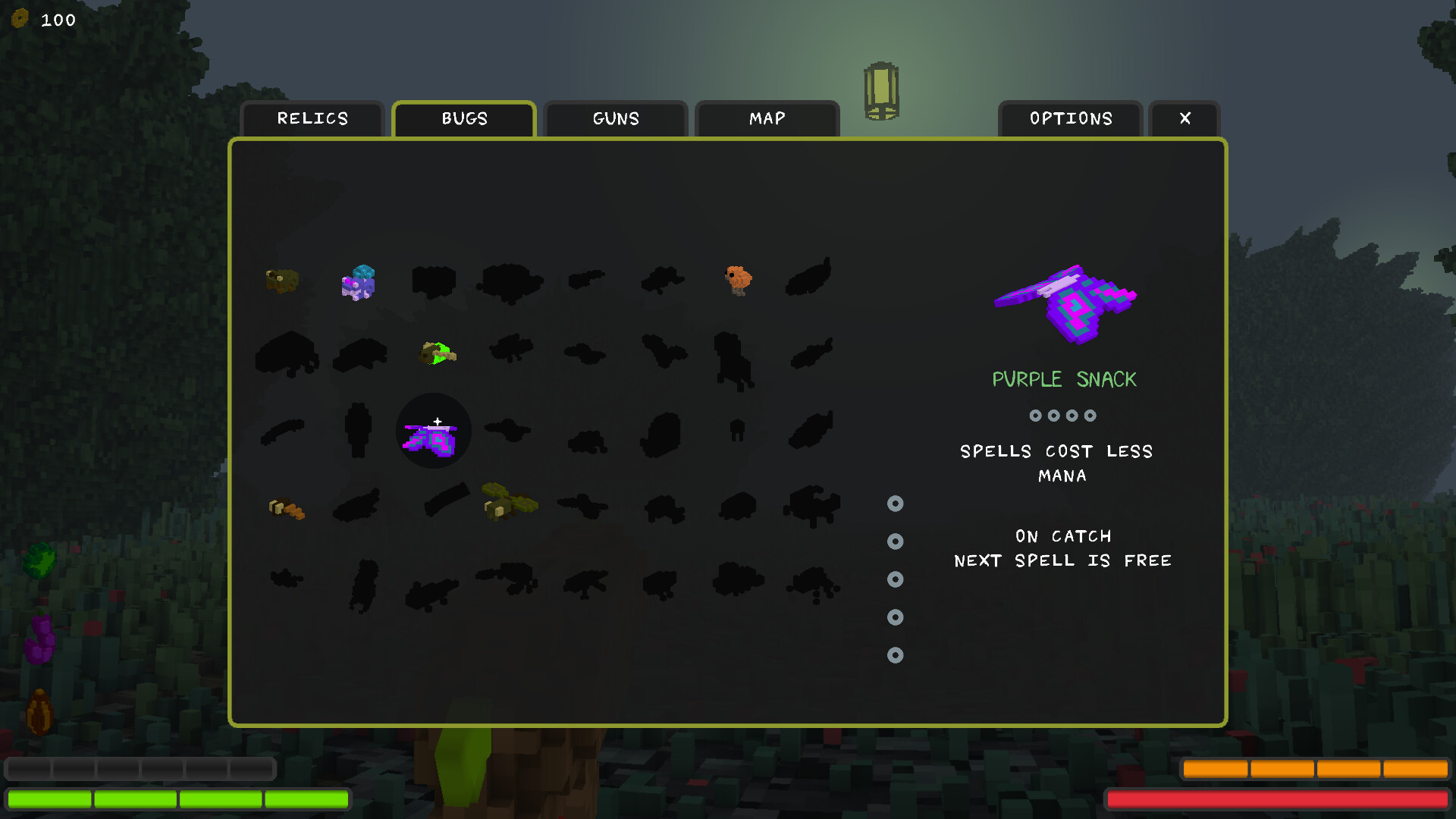Click the lantern icon above the tabs

(880, 91)
